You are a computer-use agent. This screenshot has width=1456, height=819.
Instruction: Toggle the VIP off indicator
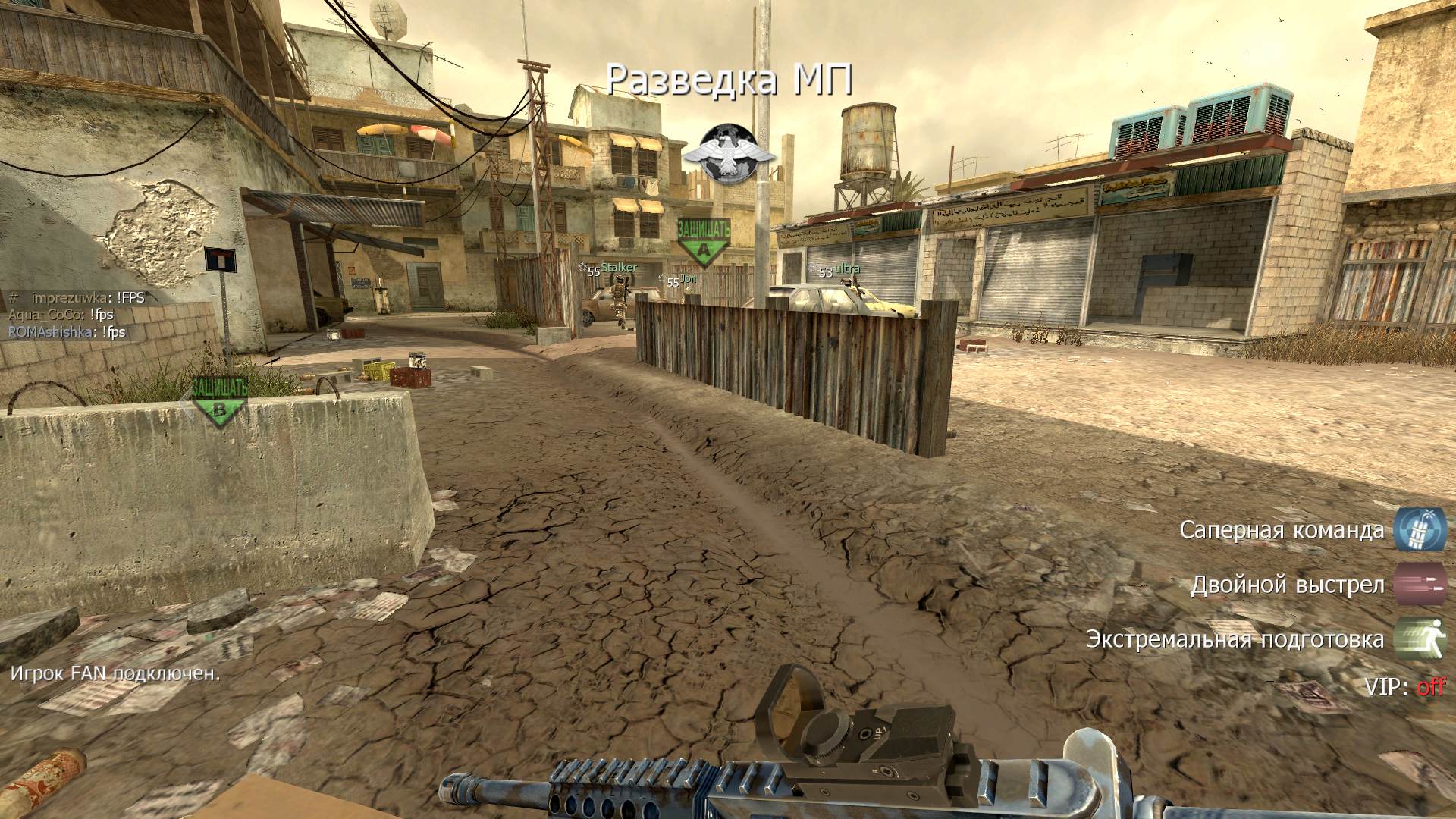1430,687
